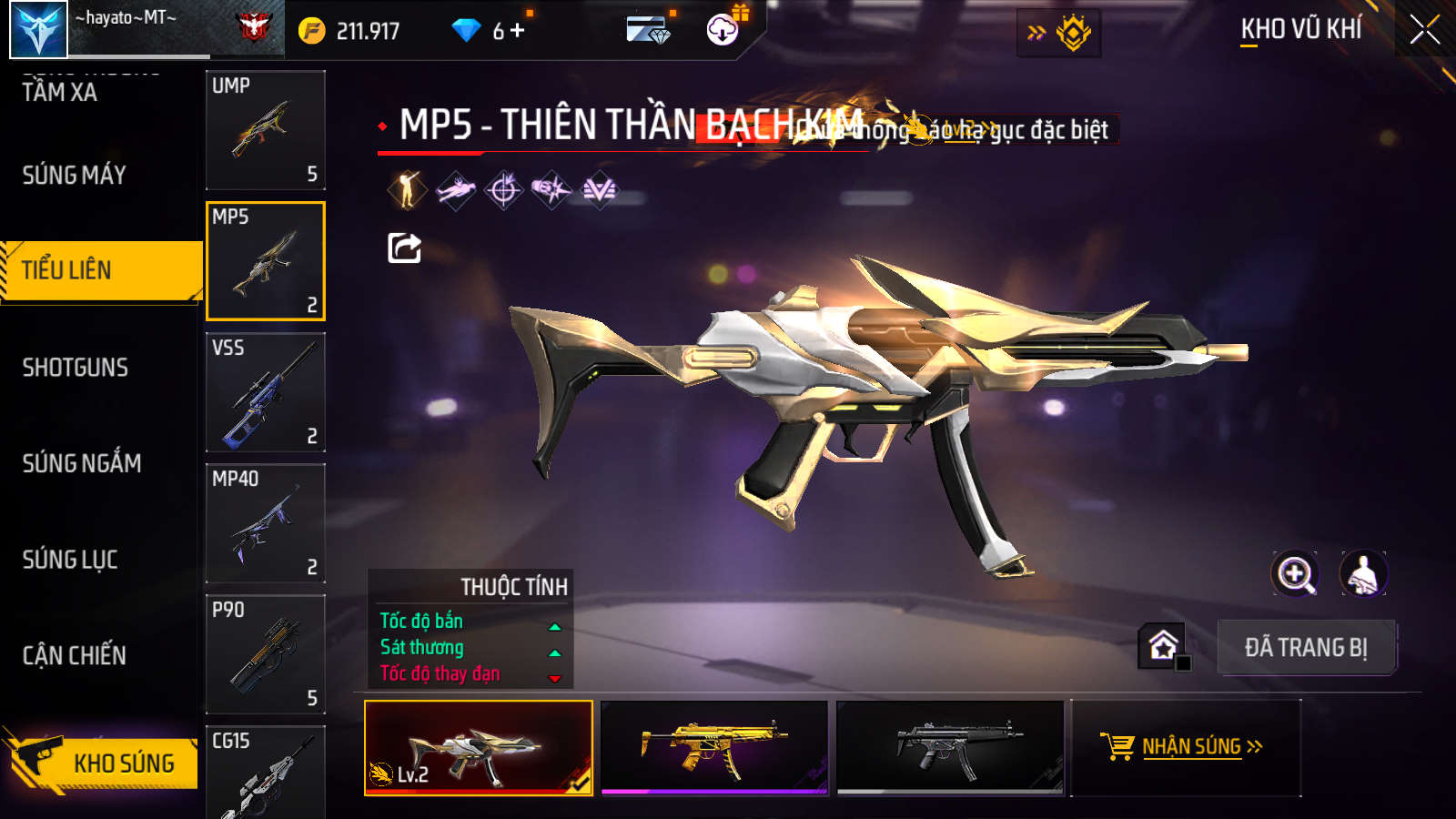Add diamonds with the plus button

click(x=518, y=31)
